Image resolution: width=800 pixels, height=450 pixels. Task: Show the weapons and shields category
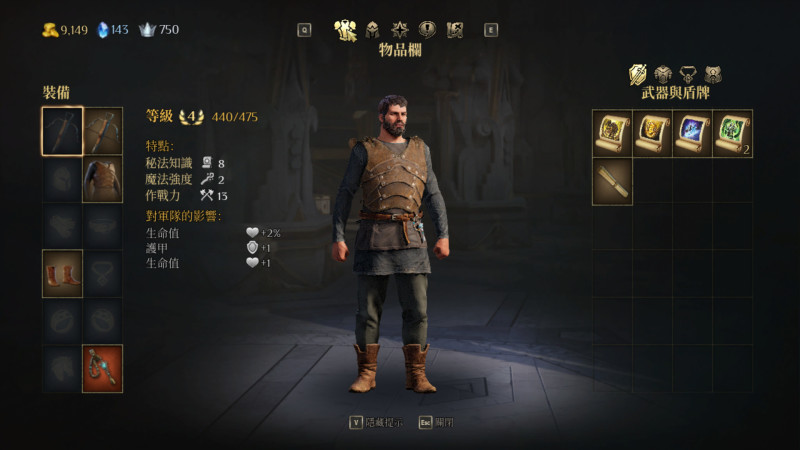point(638,74)
